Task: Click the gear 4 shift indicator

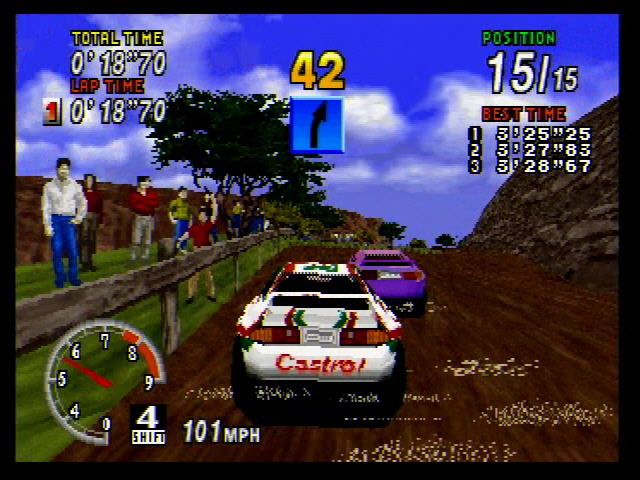Action: coord(148,423)
